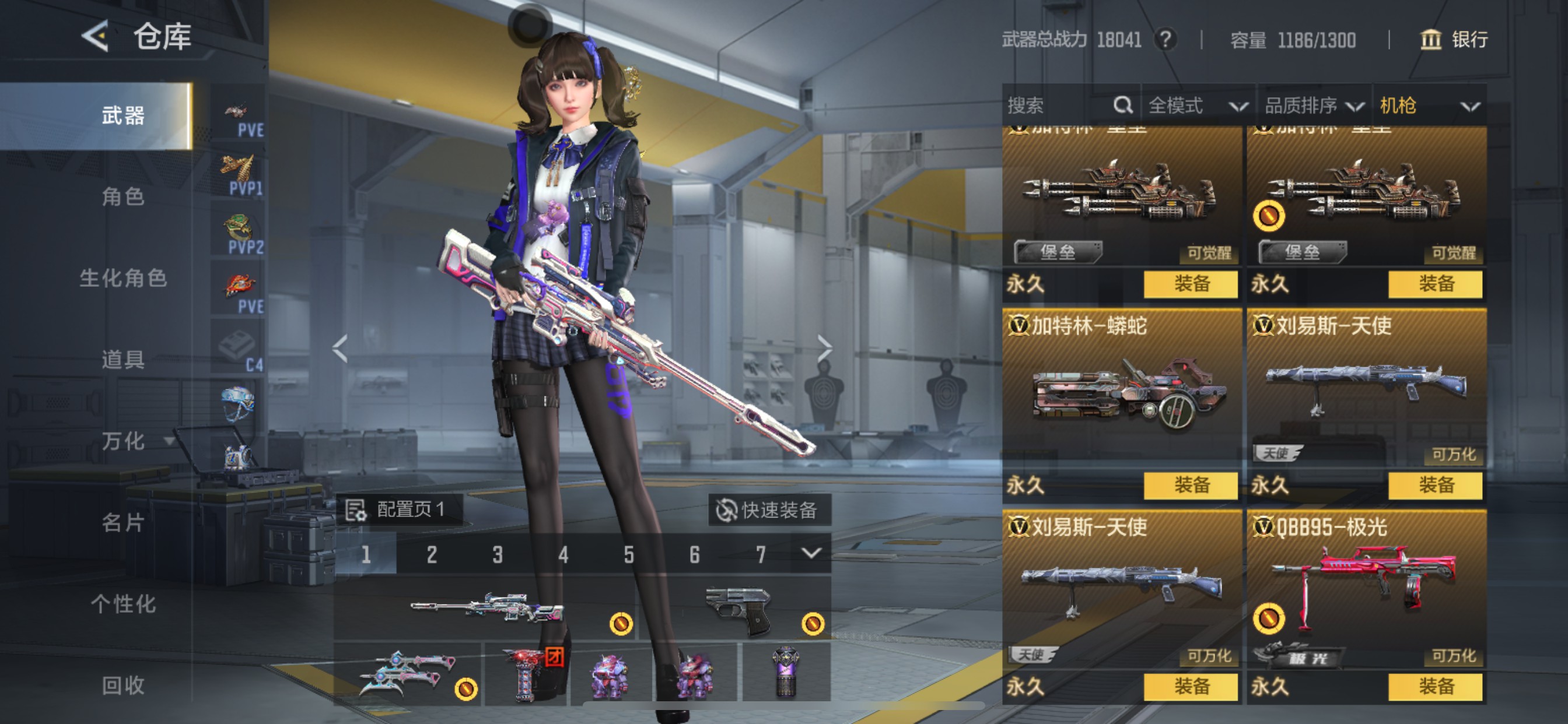Open the 银行 bank
The image size is (1568, 724).
1454,40
